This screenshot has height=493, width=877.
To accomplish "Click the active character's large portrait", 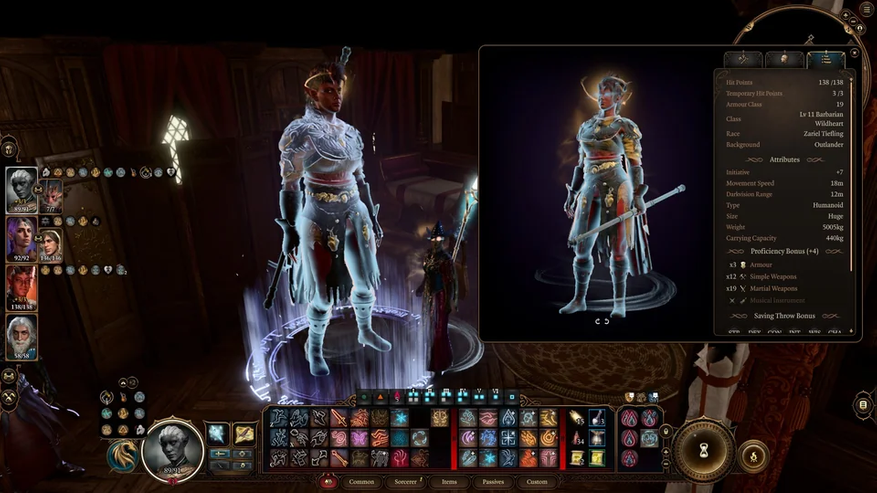I will pyautogui.click(x=172, y=449).
